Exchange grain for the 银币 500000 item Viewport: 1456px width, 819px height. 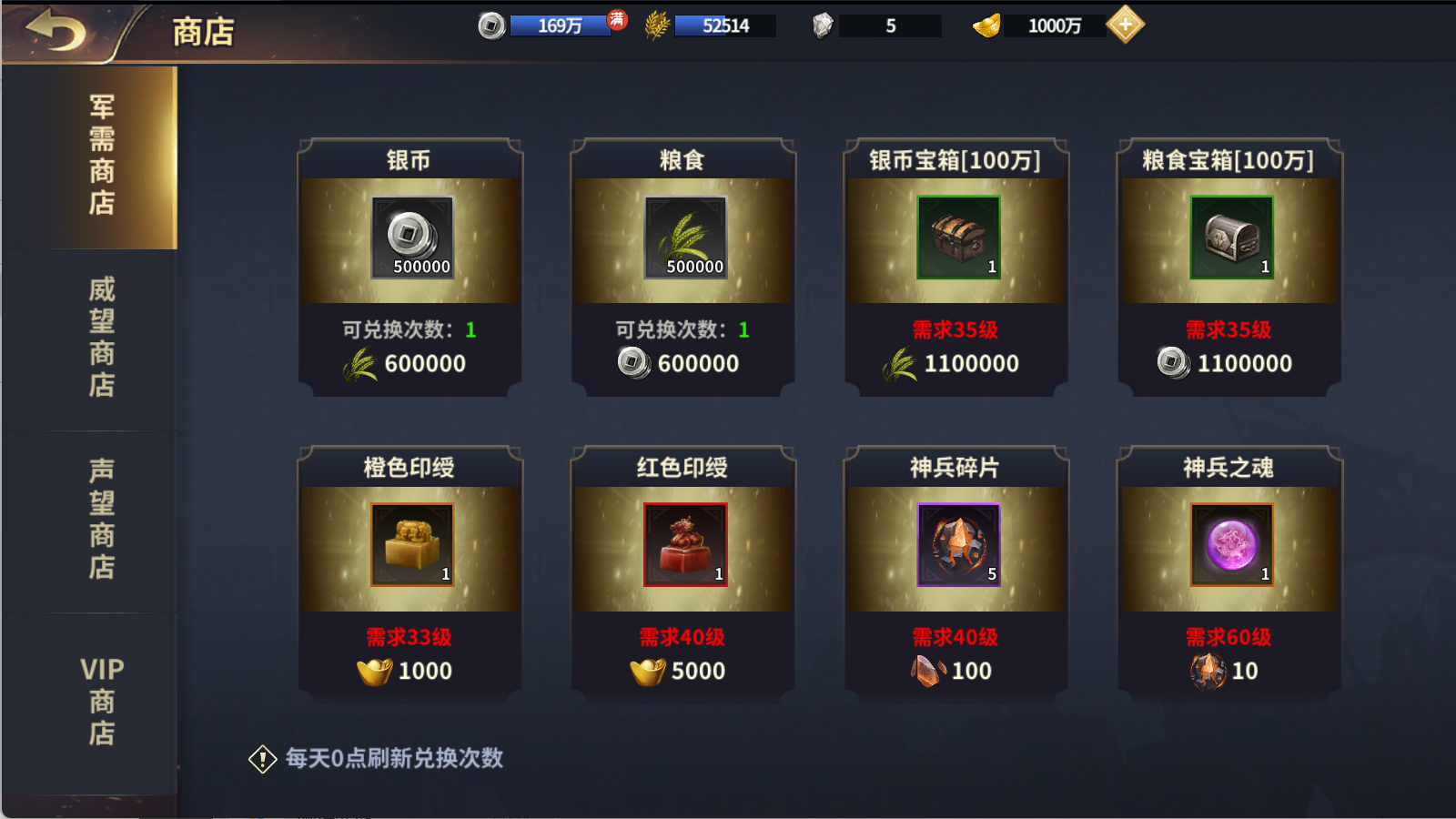[x=410, y=266]
